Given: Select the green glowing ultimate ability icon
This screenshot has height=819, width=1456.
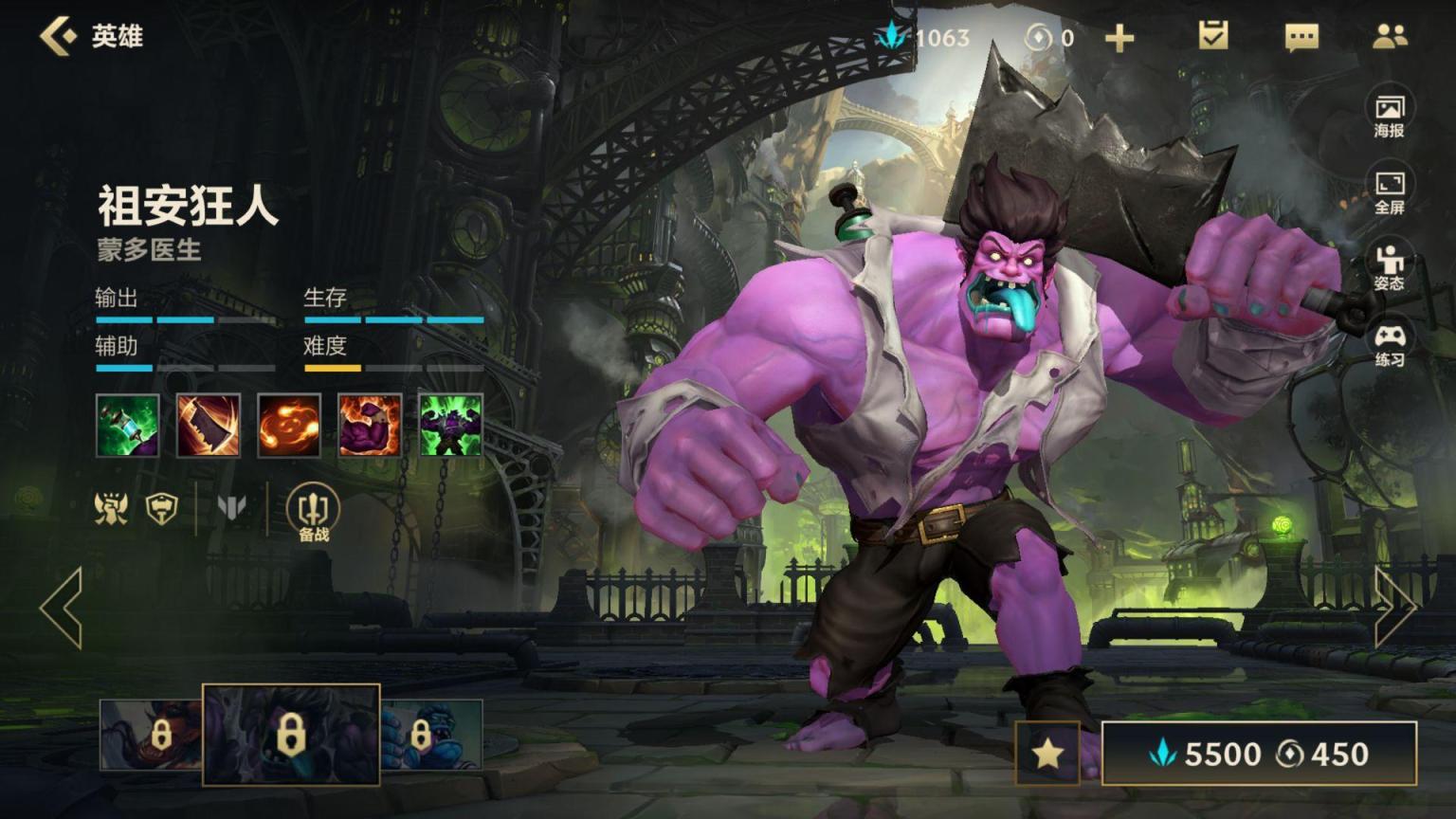Looking at the screenshot, I should tap(451, 426).
